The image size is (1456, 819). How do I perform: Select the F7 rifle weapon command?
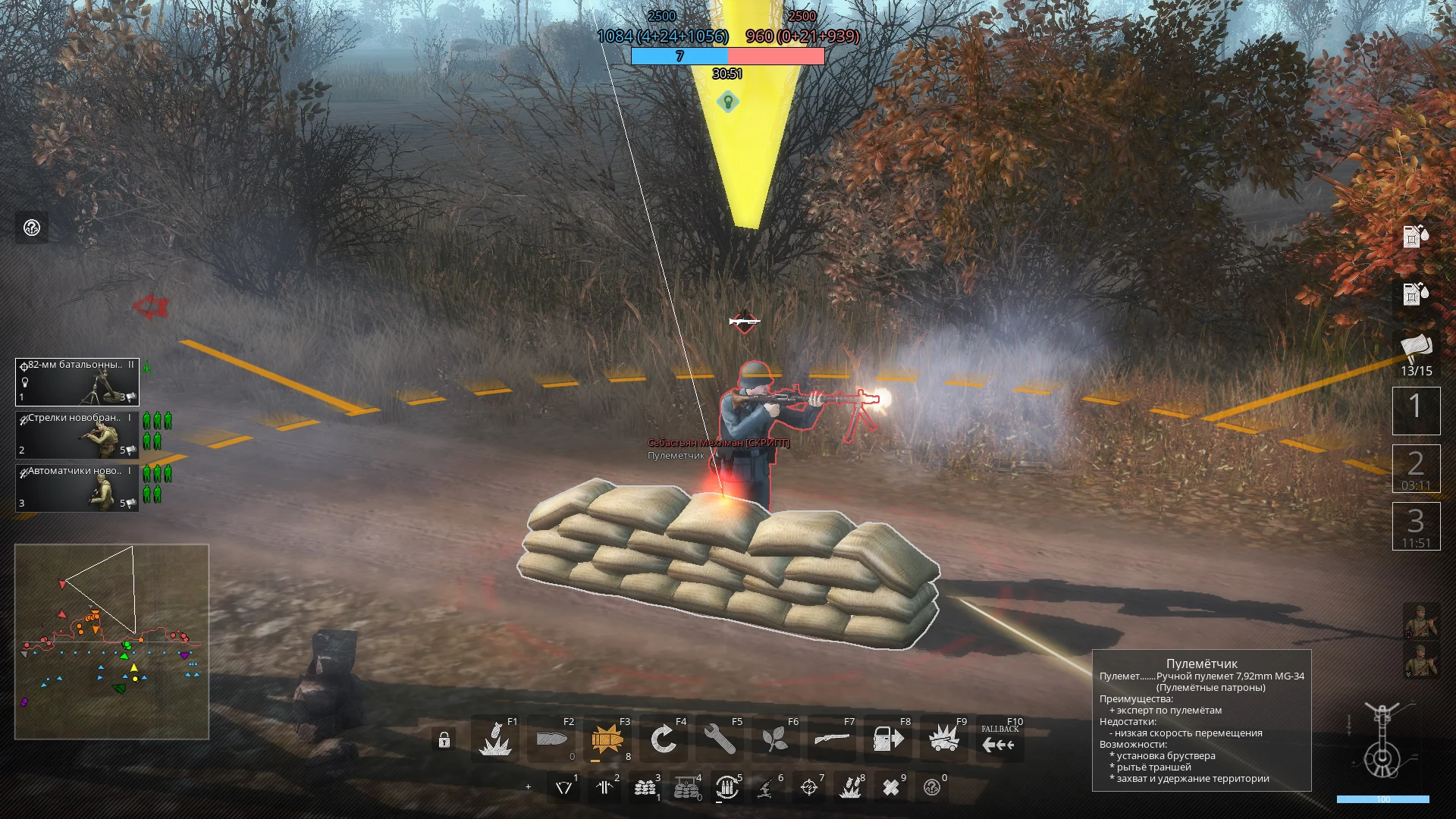point(831,739)
